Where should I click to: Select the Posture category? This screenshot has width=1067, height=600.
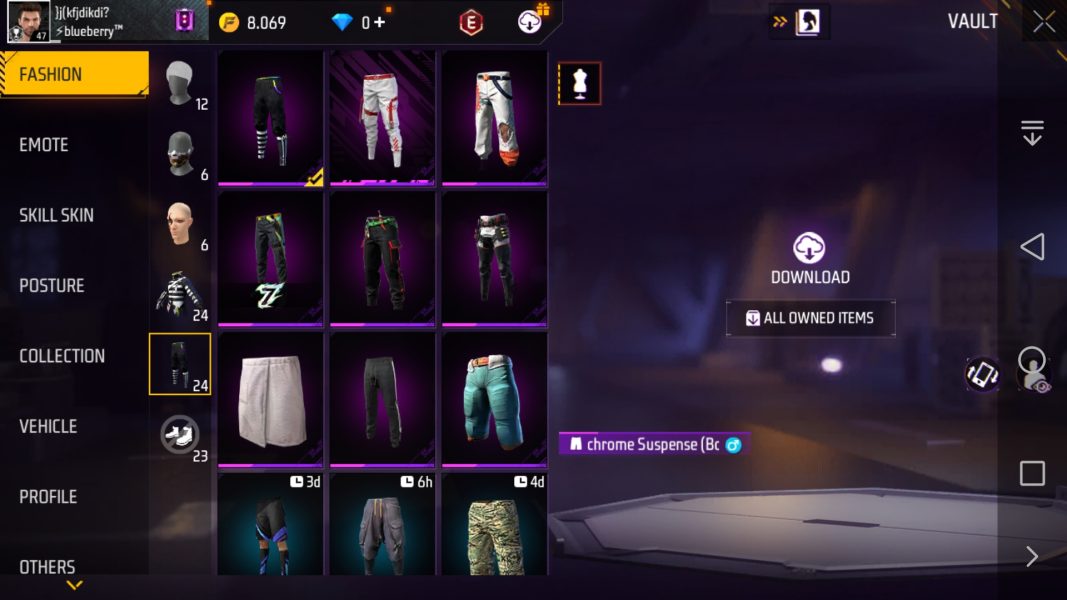pyautogui.click(x=51, y=286)
